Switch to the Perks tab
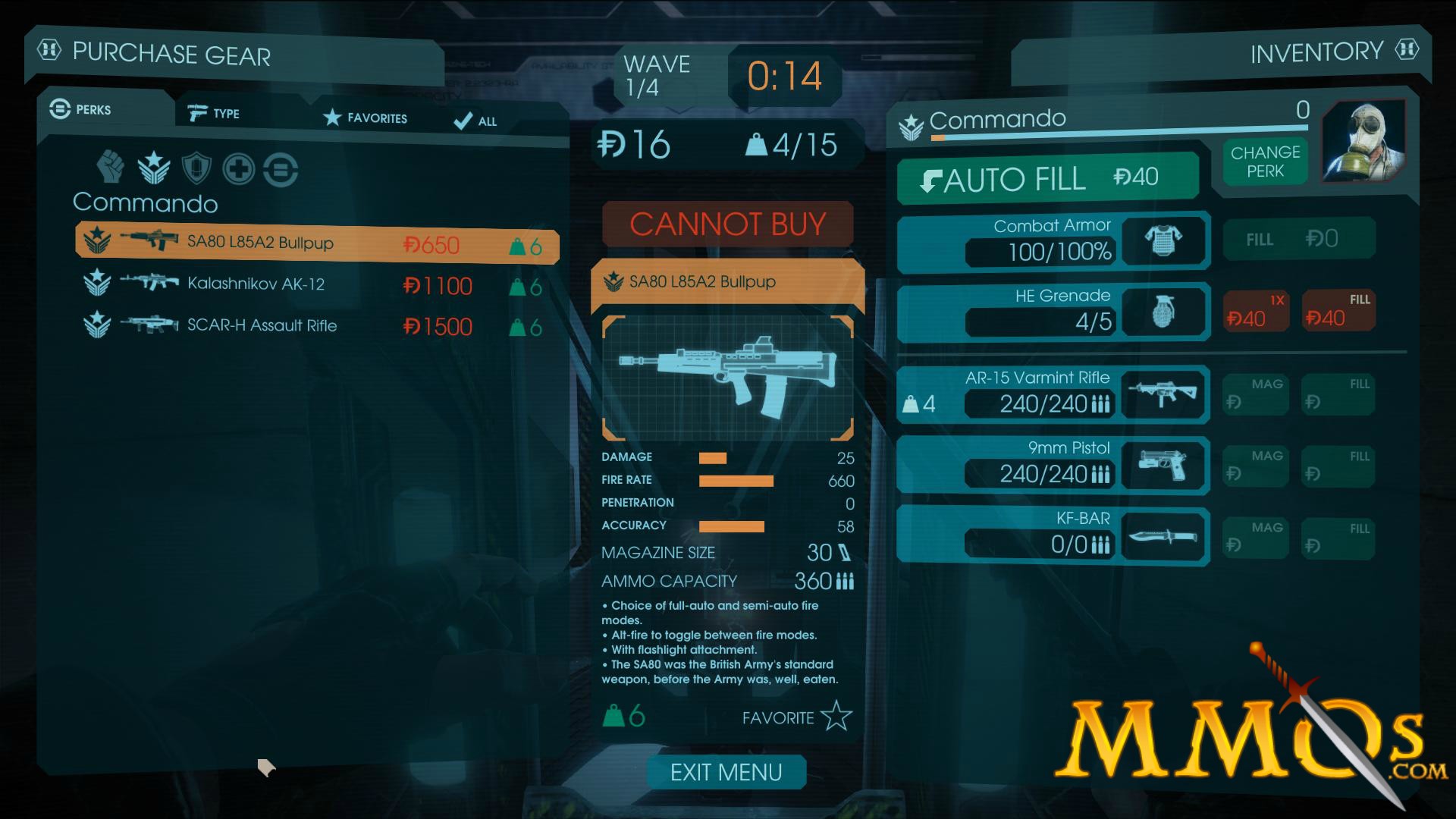Viewport: 1456px width, 819px height. [x=82, y=110]
